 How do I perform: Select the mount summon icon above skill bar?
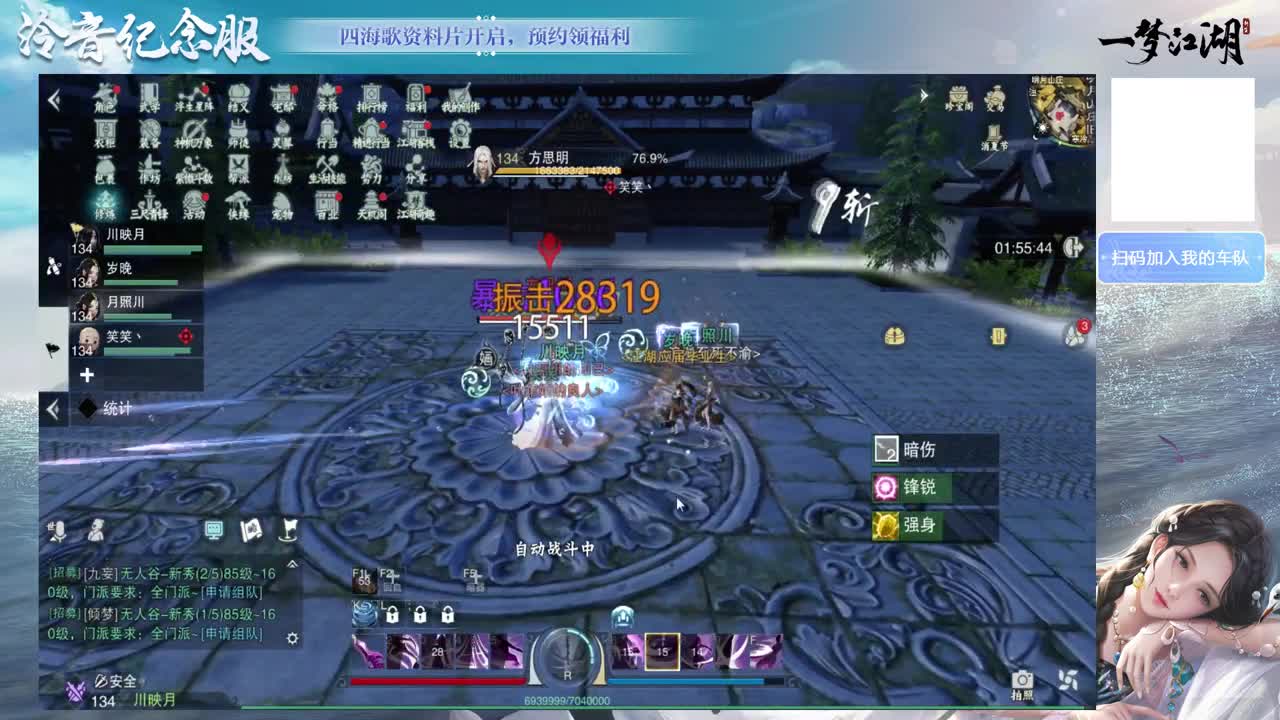pos(621,617)
